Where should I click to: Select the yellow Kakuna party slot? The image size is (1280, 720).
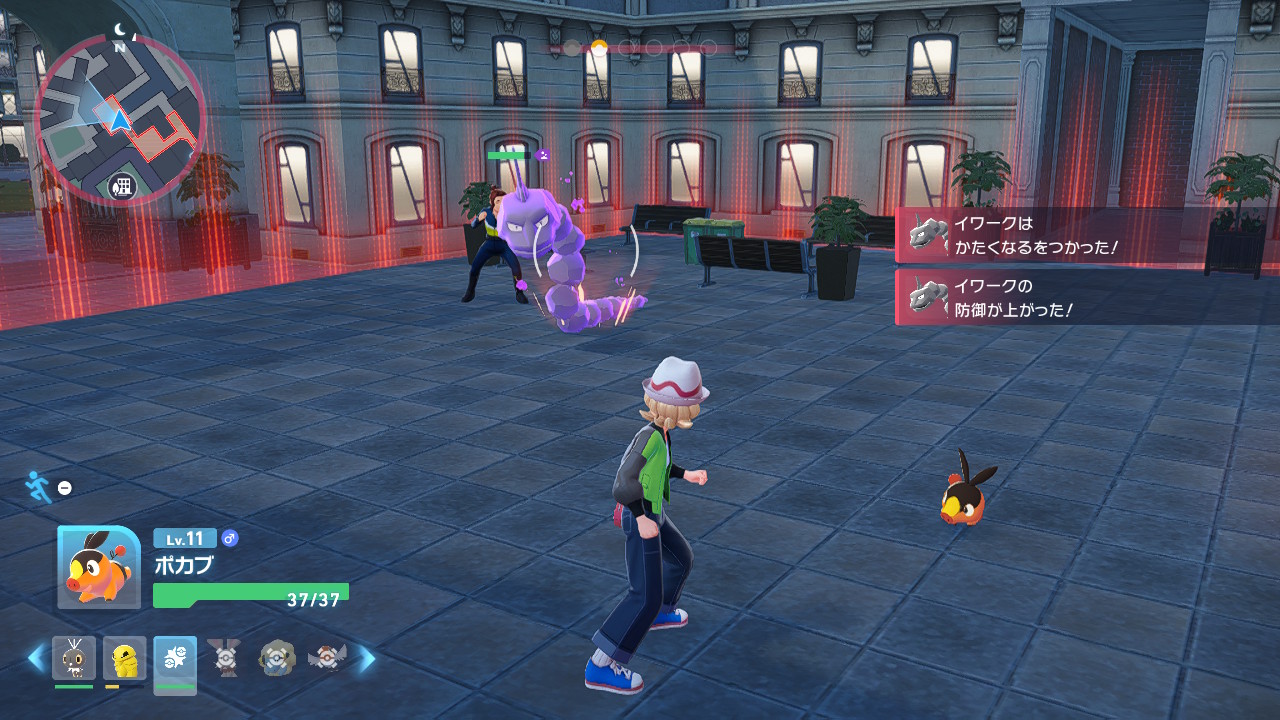click(x=125, y=658)
